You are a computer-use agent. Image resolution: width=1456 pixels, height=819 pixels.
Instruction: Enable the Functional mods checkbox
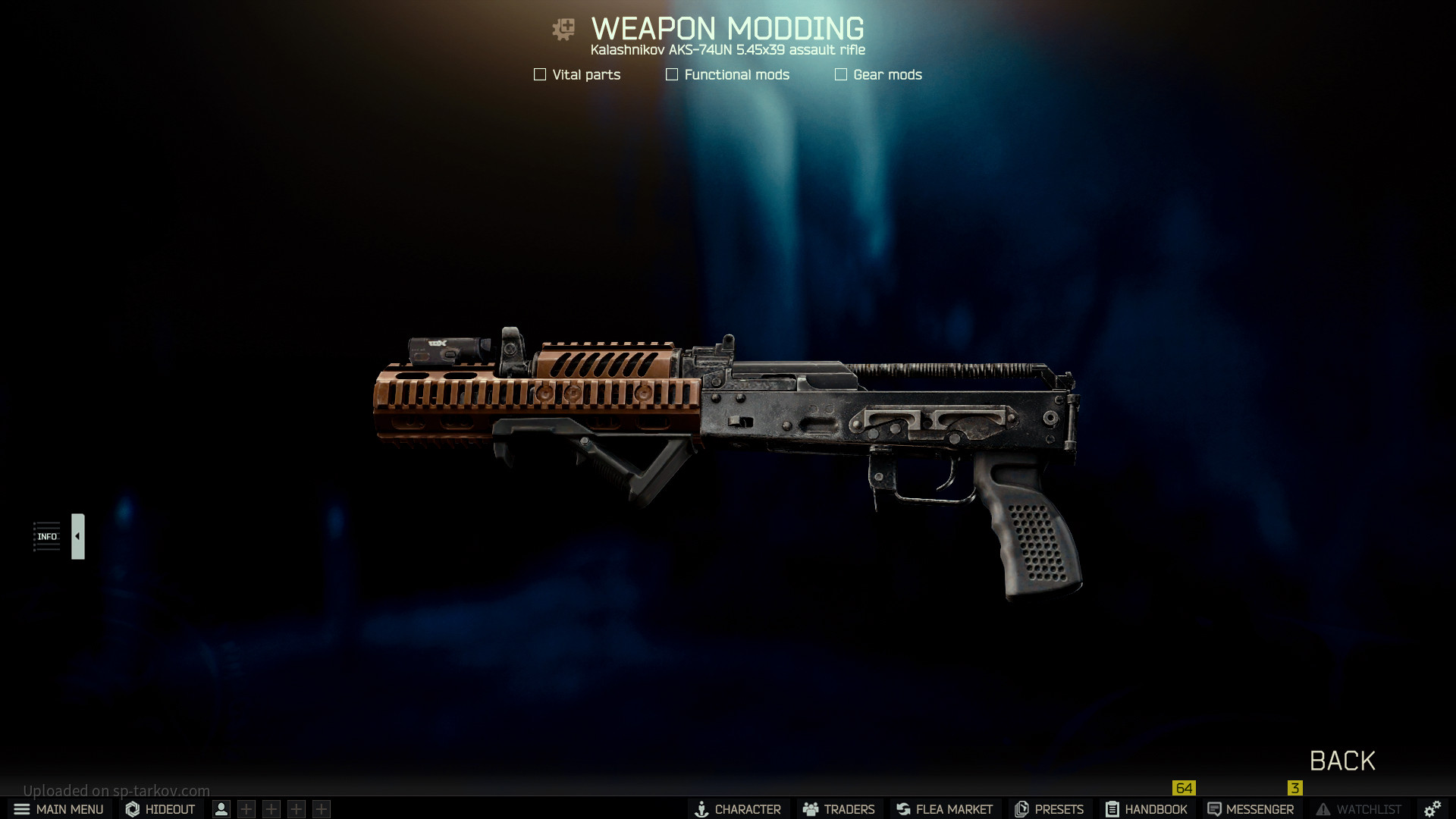(x=672, y=74)
